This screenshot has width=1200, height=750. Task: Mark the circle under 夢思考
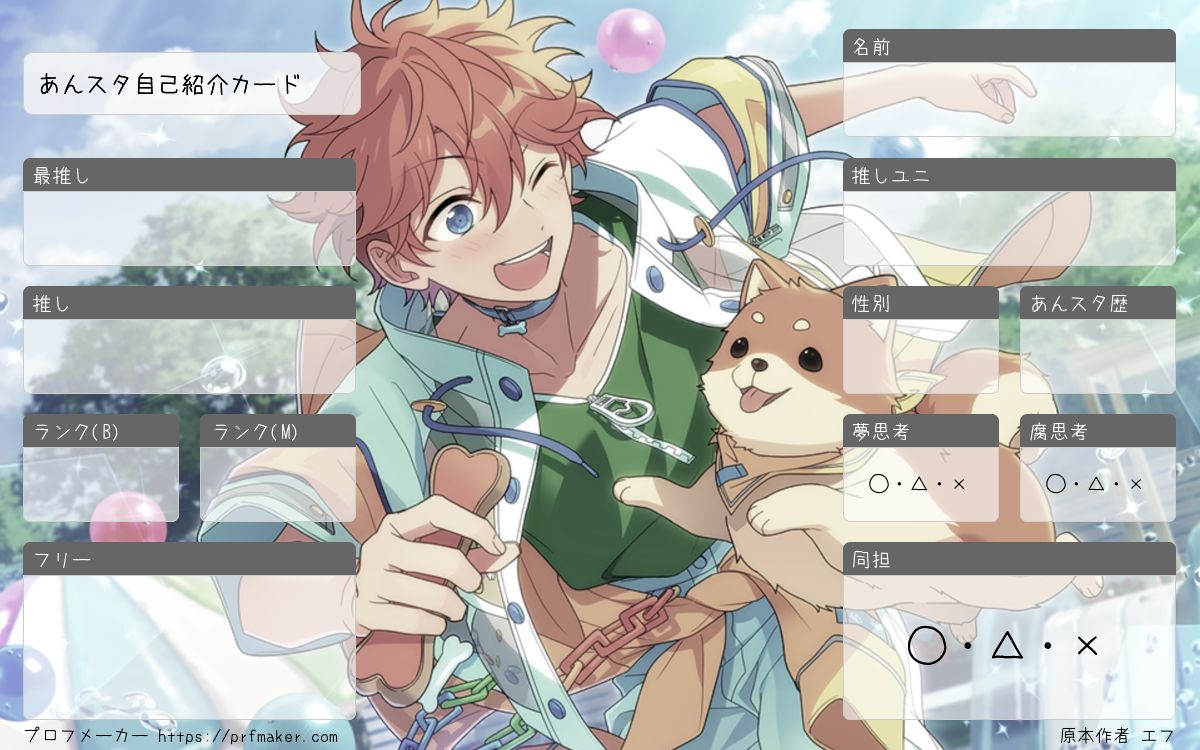click(879, 484)
